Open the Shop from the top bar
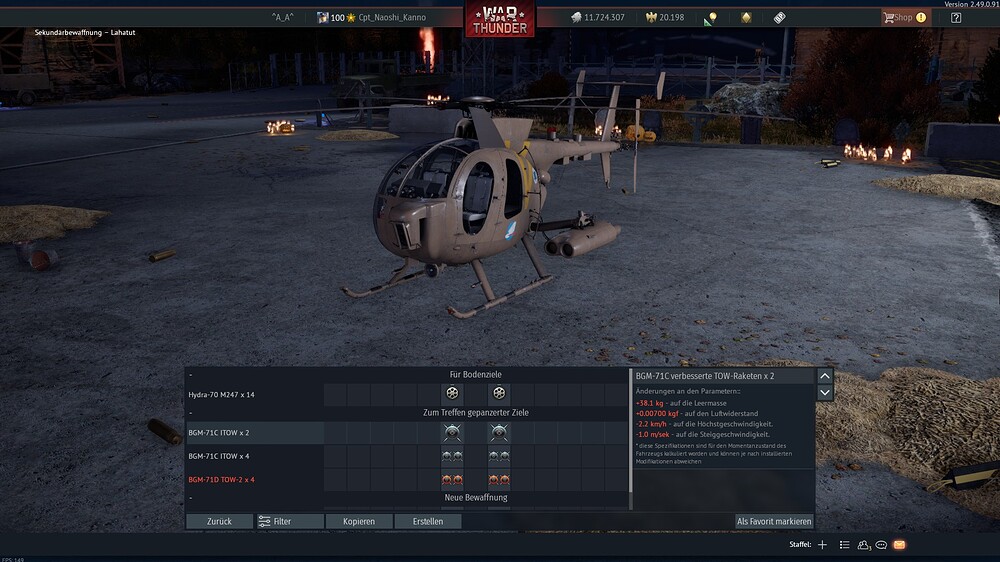The width and height of the screenshot is (1000, 562). click(903, 17)
